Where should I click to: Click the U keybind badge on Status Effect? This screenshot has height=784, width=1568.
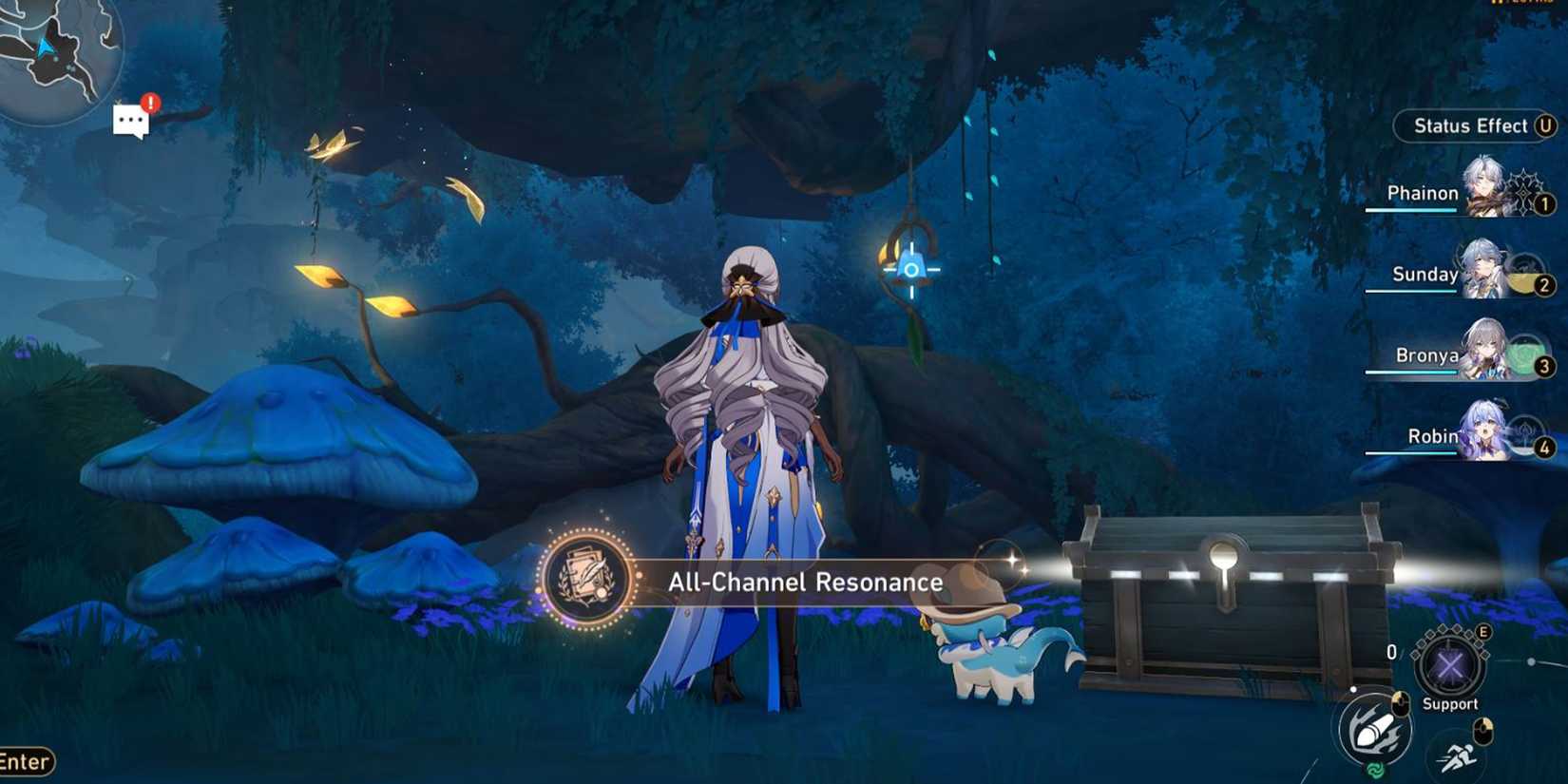coord(1545,124)
